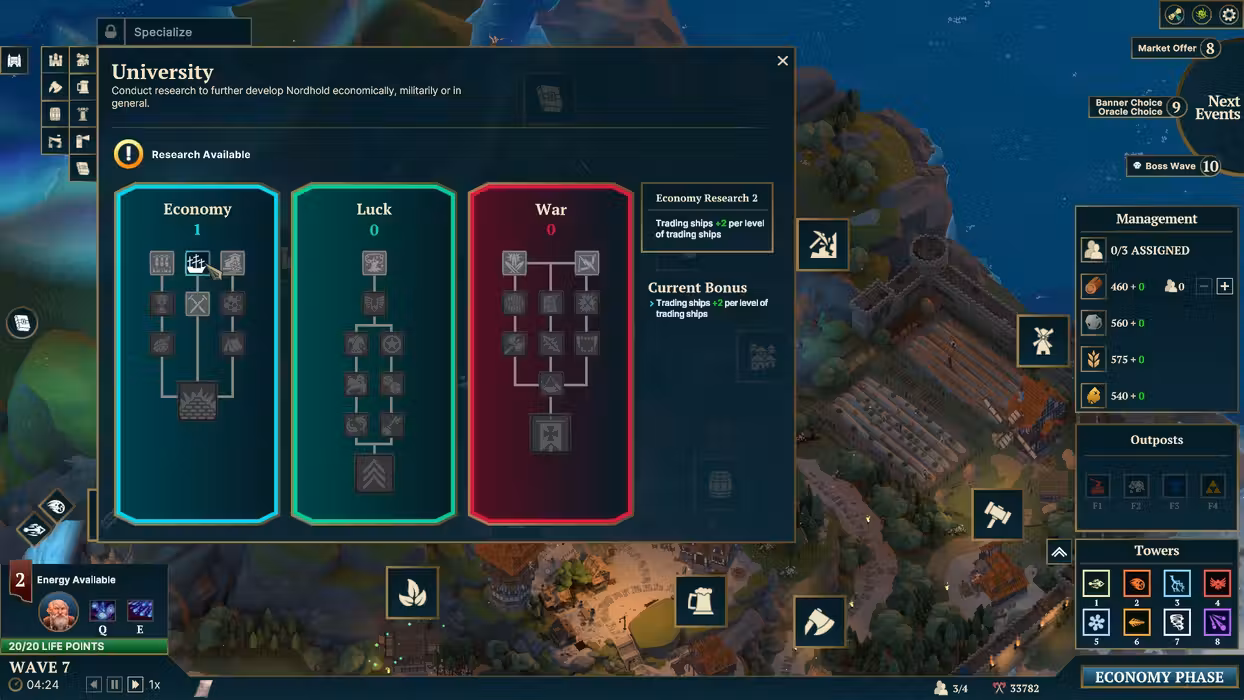This screenshot has width=1244, height=700.
Task: Open the tavern beer mug building
Action: (x=700, y=601)
